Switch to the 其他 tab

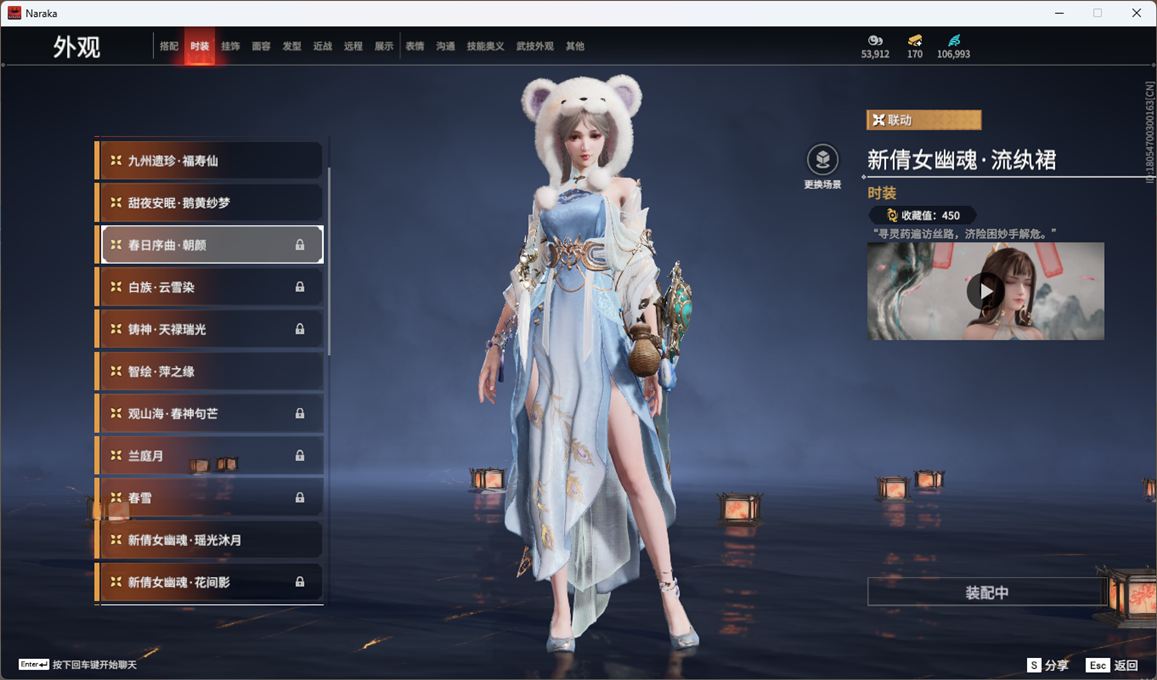click(x=575, y=46)
